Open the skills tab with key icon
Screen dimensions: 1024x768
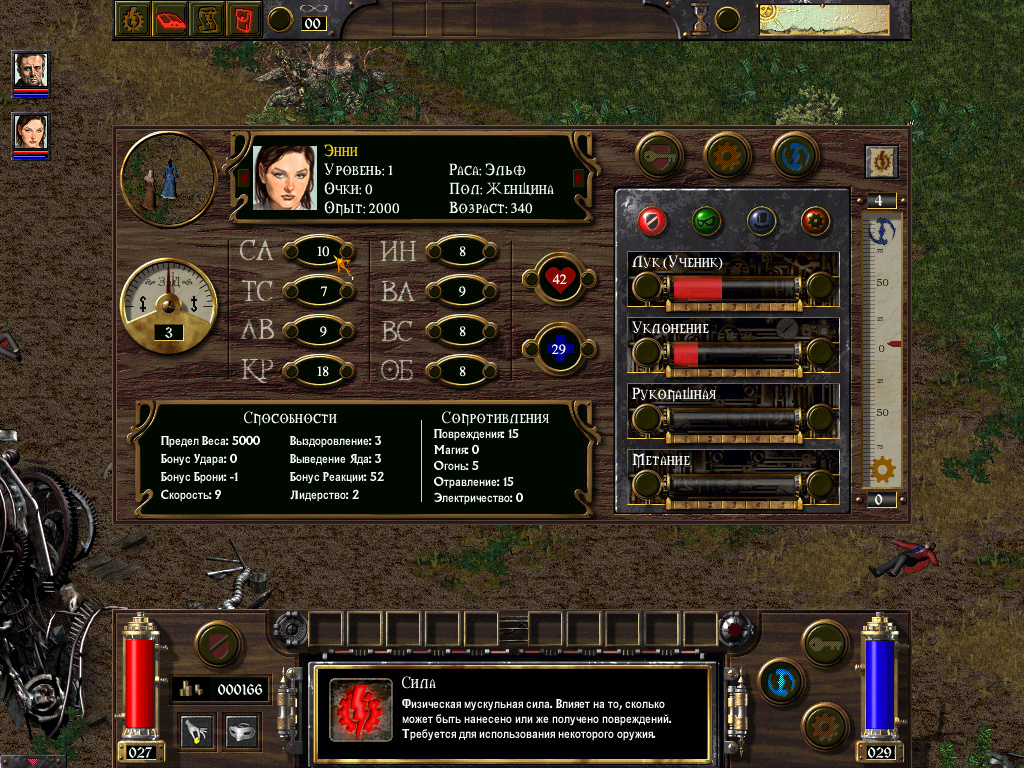pos(659,155)
